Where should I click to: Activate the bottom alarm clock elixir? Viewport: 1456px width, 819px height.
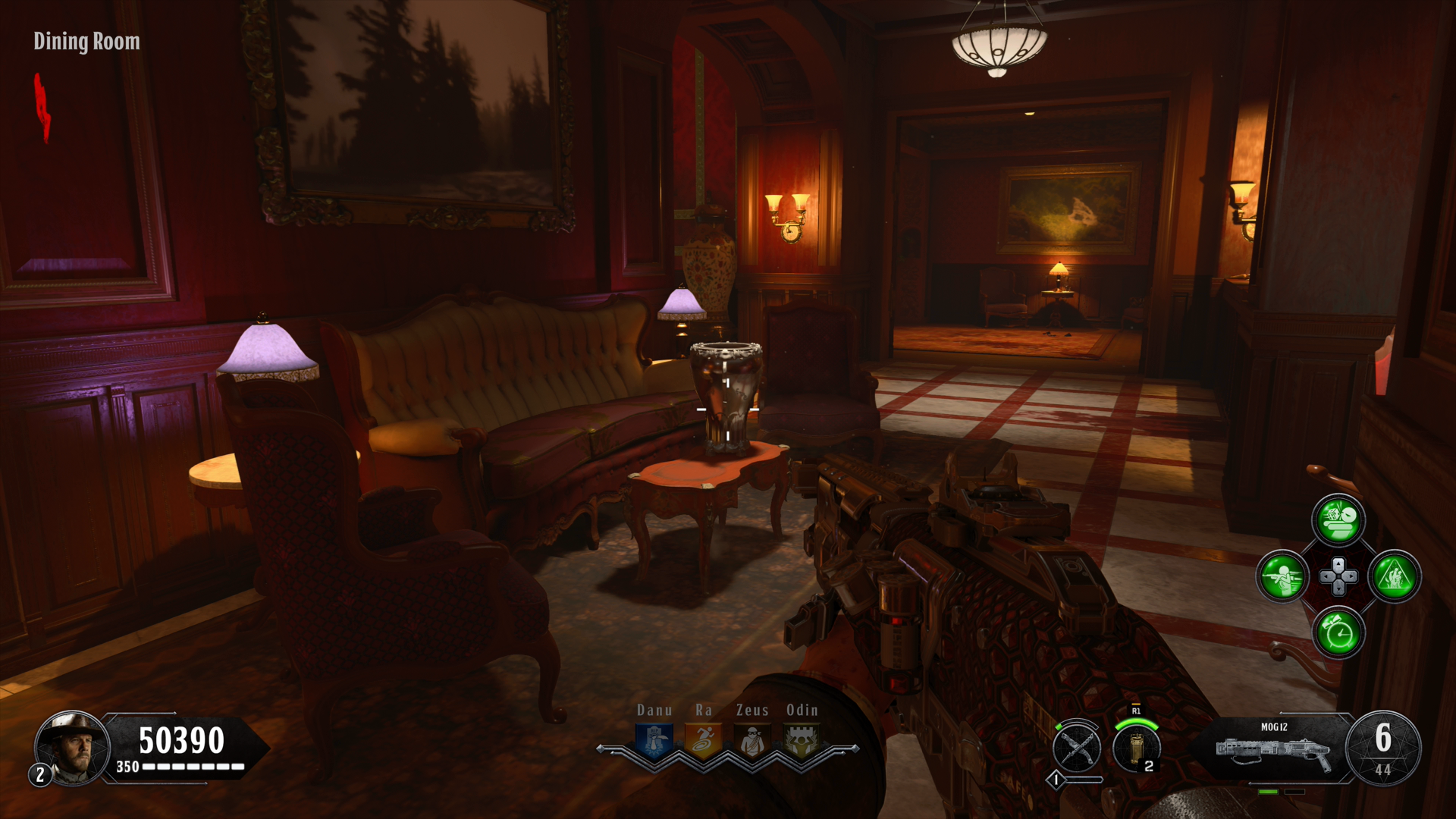click(1338, 632)
